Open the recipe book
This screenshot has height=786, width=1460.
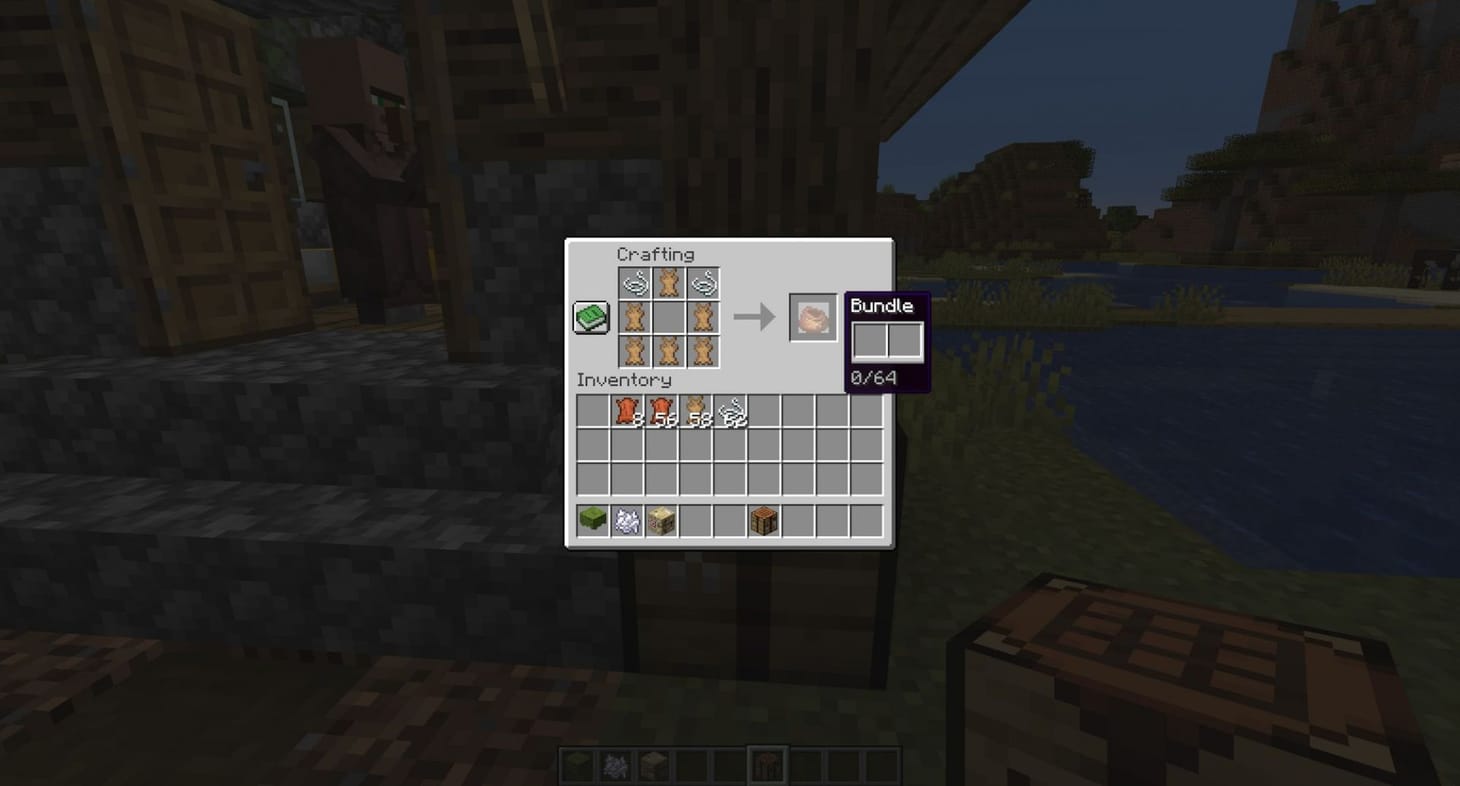click(x=591, y=316)
